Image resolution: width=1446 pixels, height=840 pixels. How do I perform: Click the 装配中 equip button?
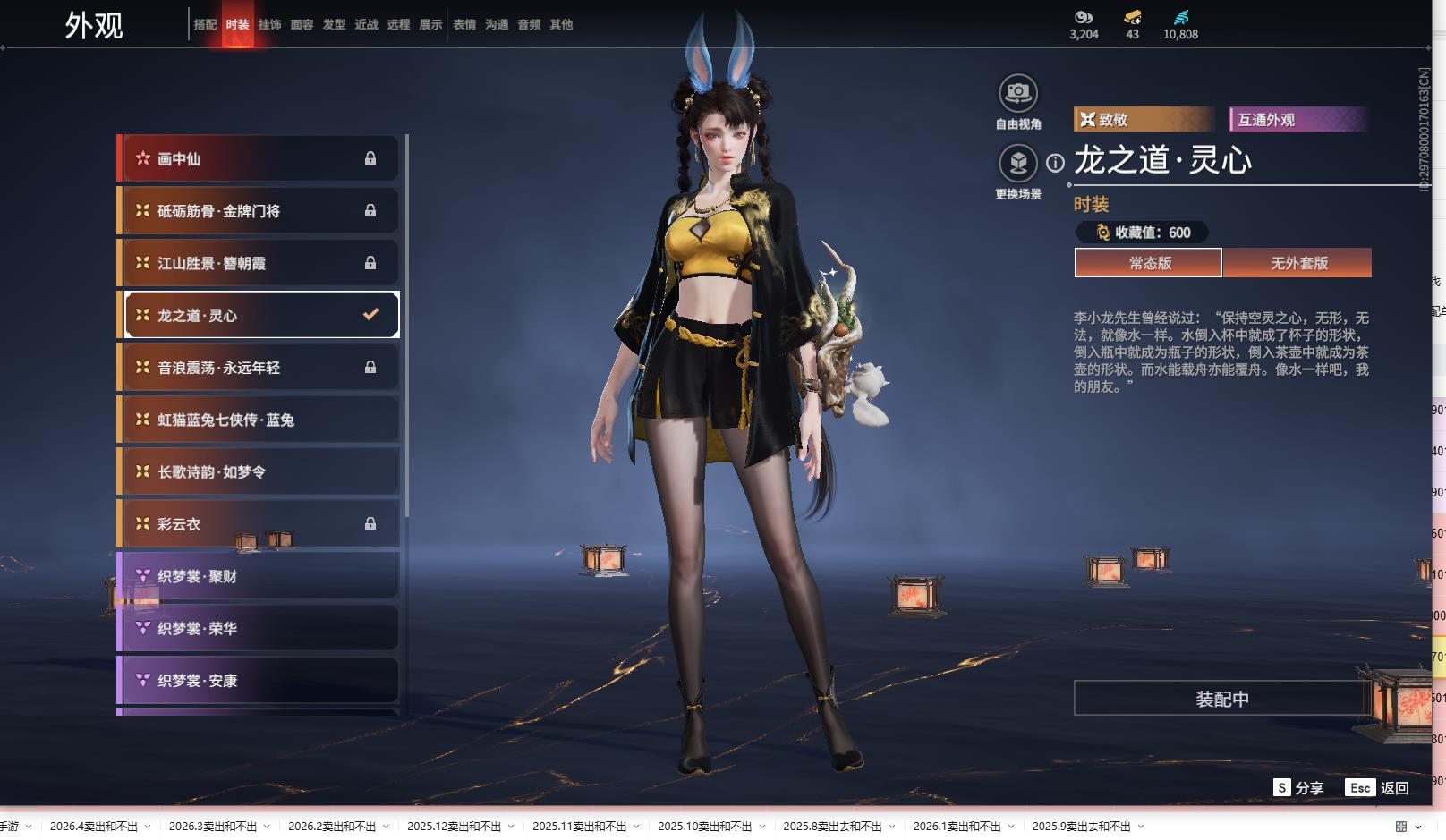(x=1221, y=699)
